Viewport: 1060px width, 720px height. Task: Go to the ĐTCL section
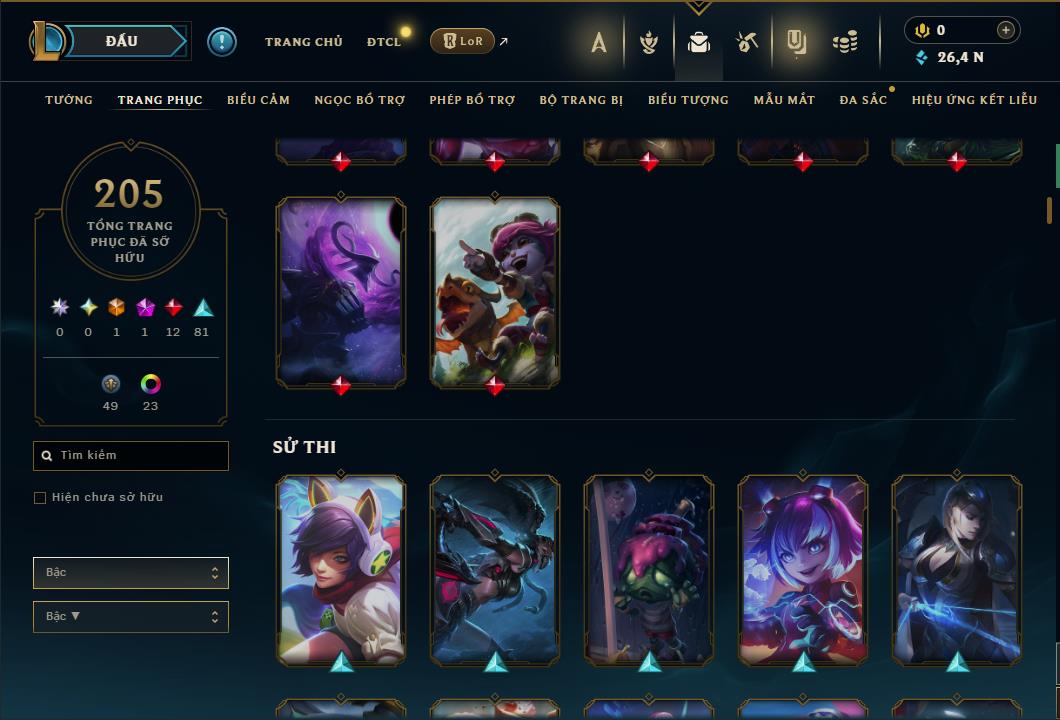(384, 41)
